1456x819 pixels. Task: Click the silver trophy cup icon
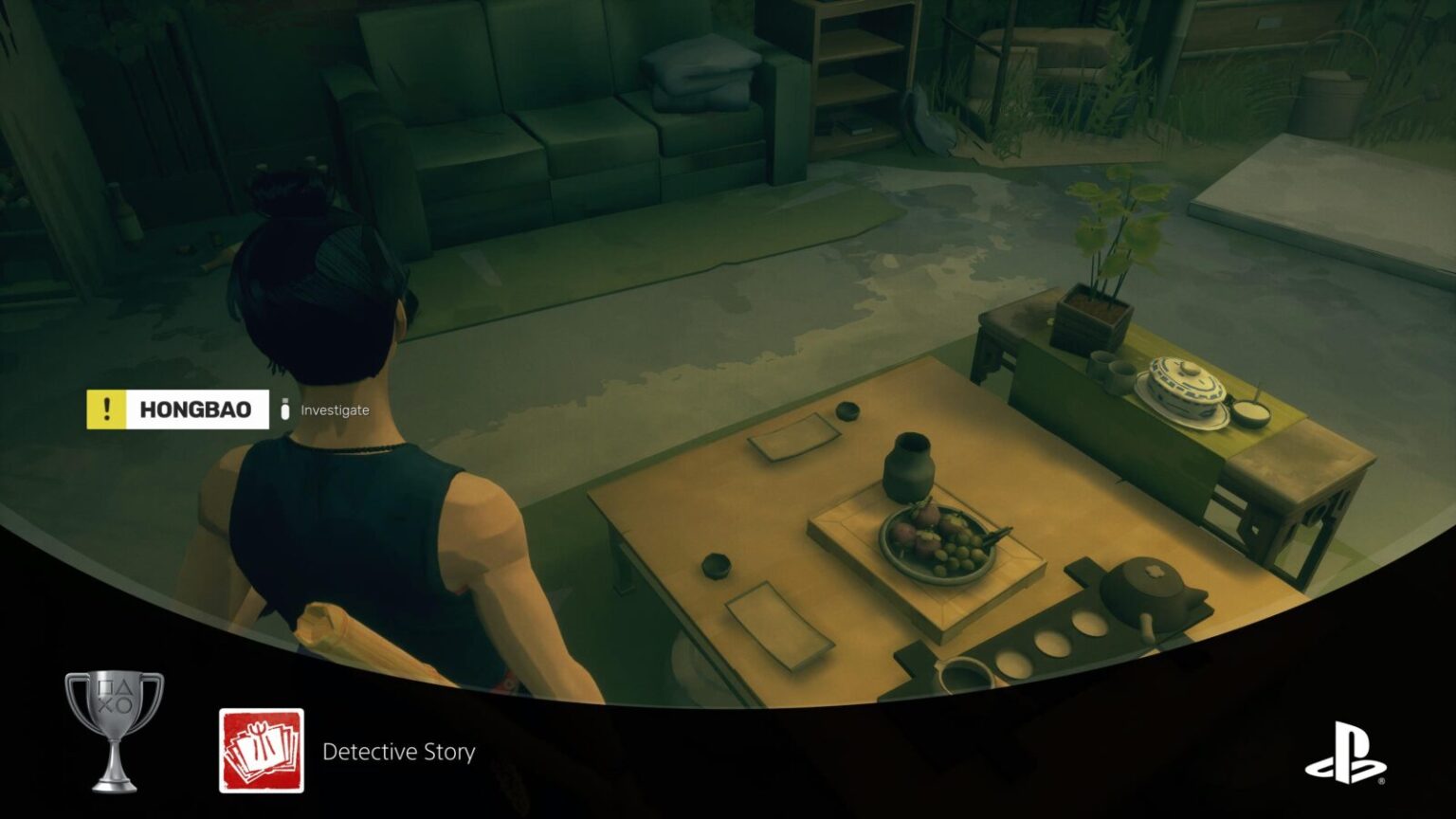[114, 730]
